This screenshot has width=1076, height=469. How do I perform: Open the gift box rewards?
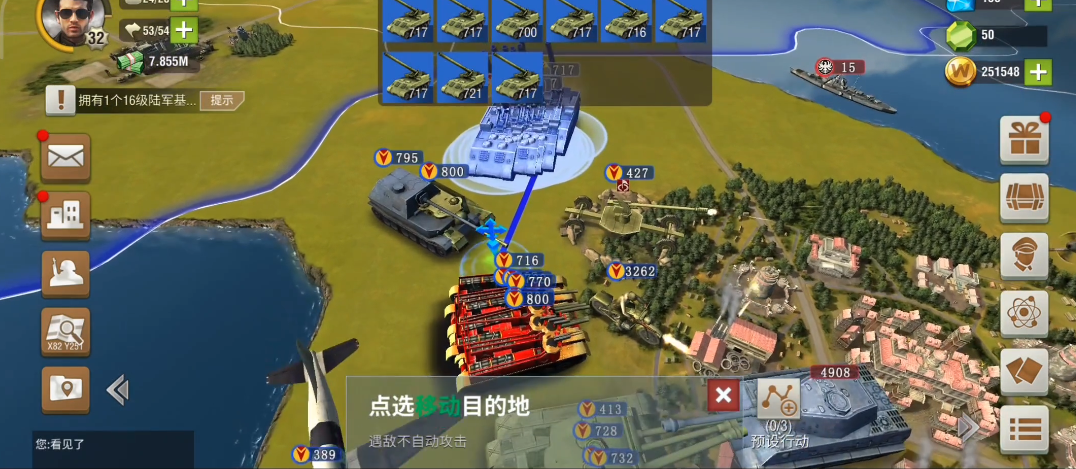[1024, 139]
